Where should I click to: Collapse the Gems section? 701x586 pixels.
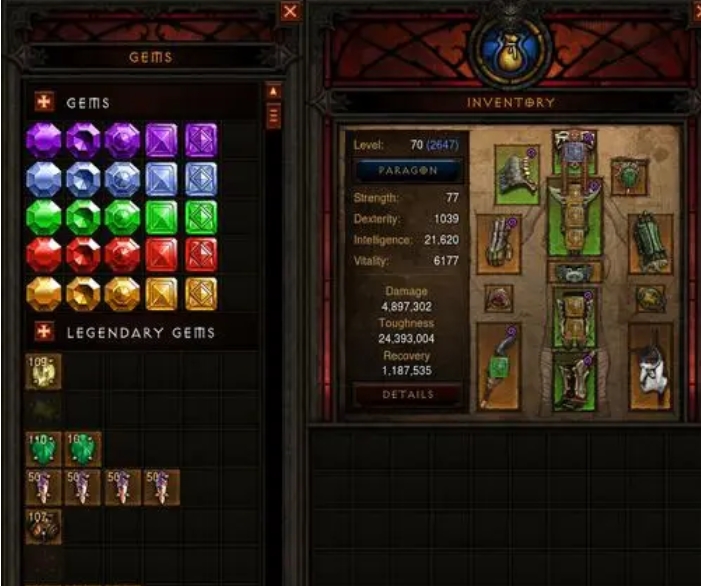(x=44, y=102)
